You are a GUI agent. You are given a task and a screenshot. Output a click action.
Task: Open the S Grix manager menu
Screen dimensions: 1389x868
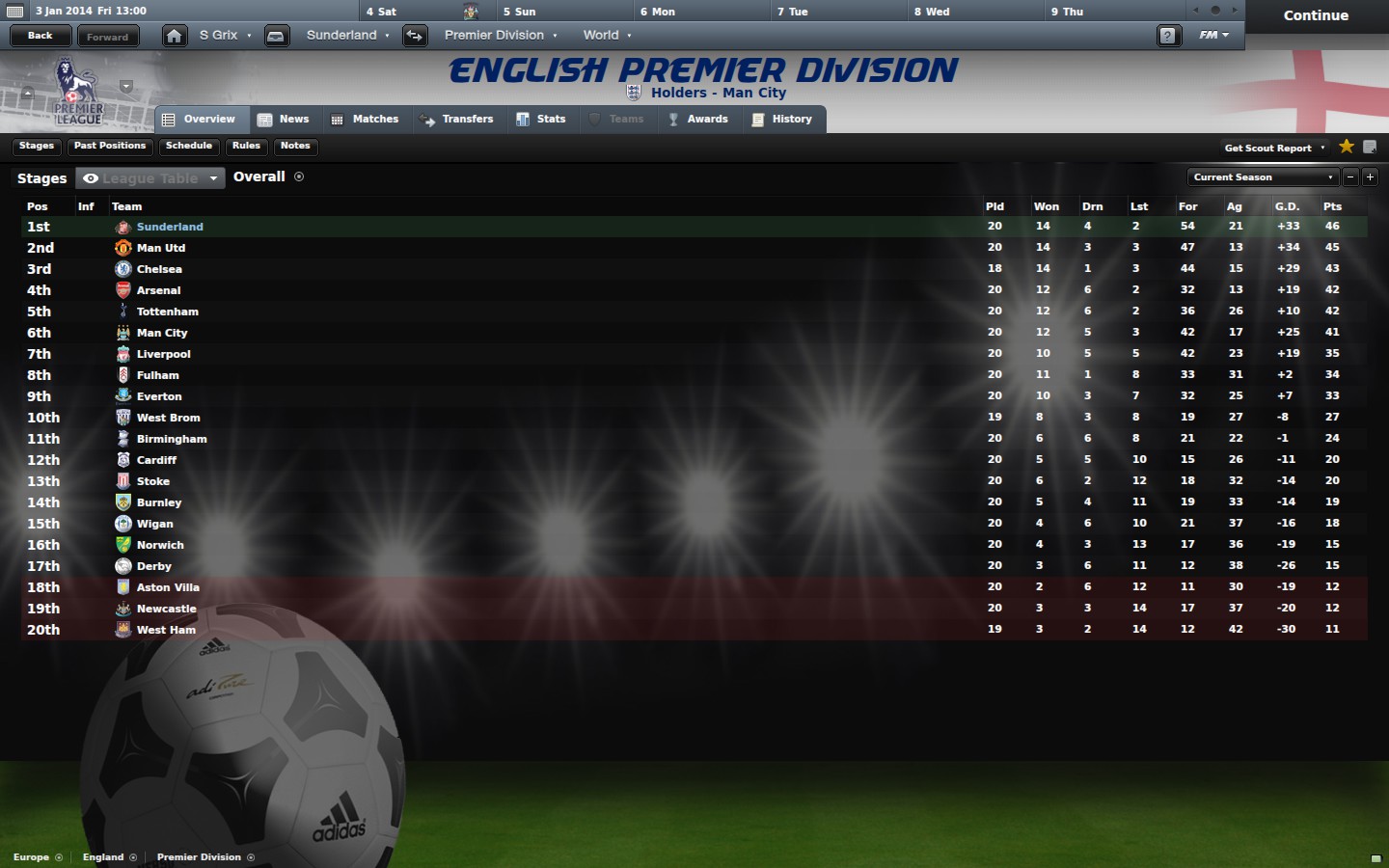(x=225, y=36)
